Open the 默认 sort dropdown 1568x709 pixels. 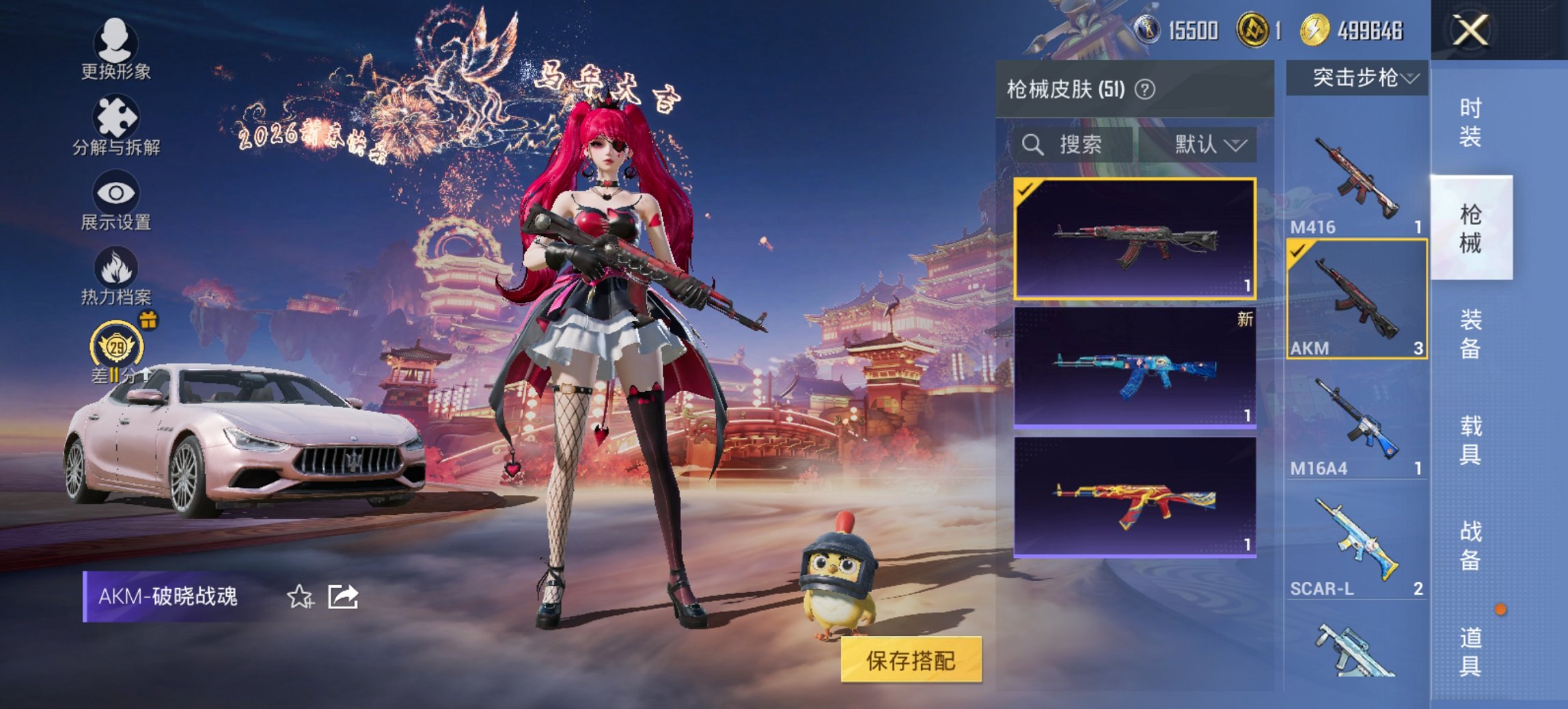click(1205, 145)
